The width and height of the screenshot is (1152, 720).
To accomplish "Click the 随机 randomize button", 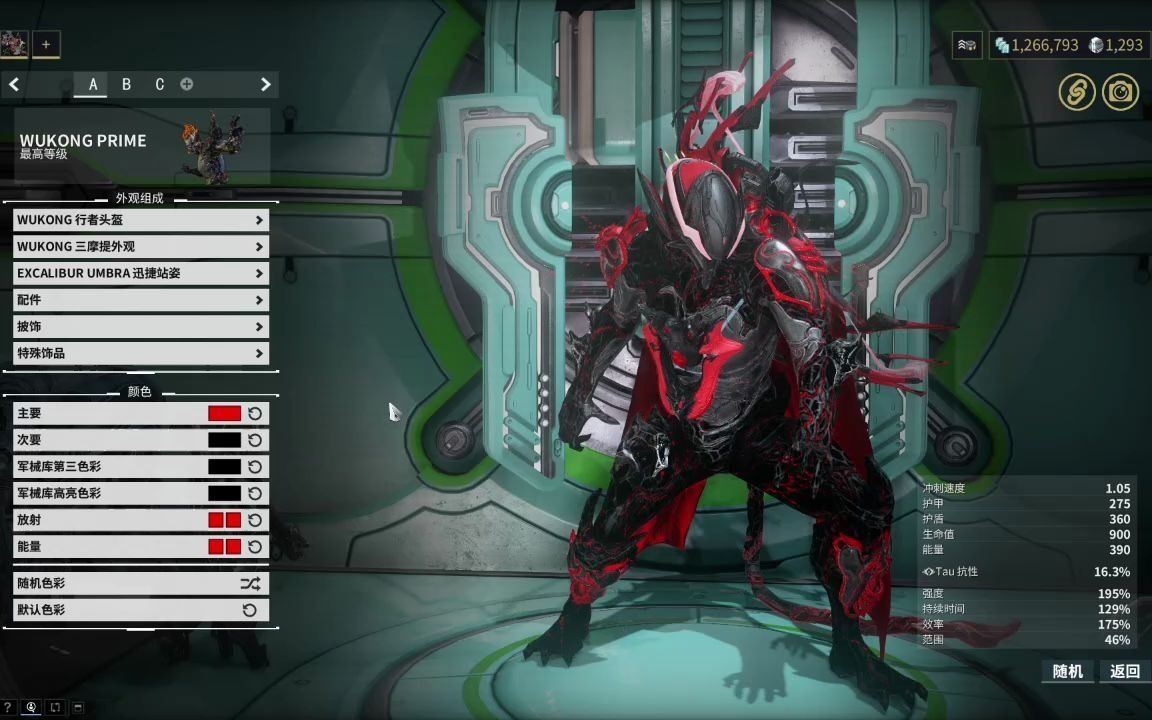I will 1068,671.
